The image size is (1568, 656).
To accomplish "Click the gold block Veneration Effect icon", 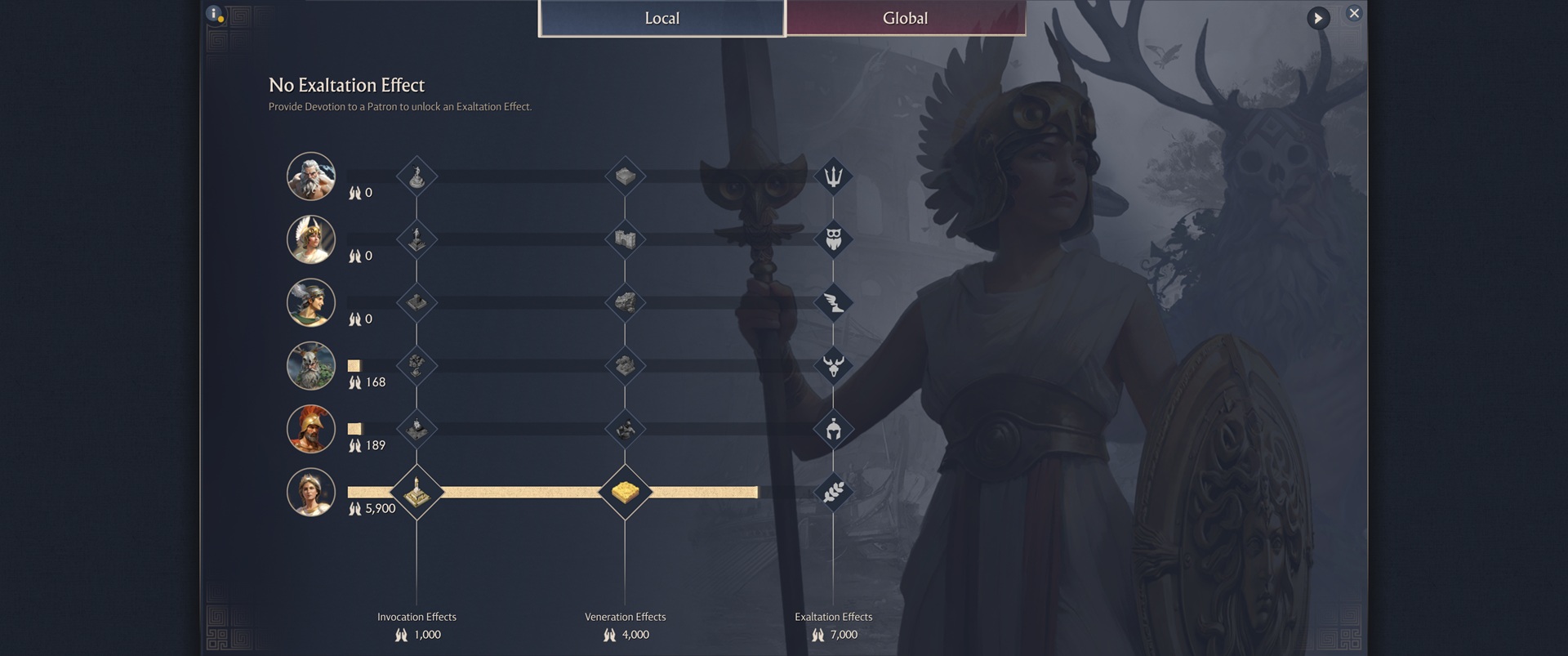I will (626, 493).
